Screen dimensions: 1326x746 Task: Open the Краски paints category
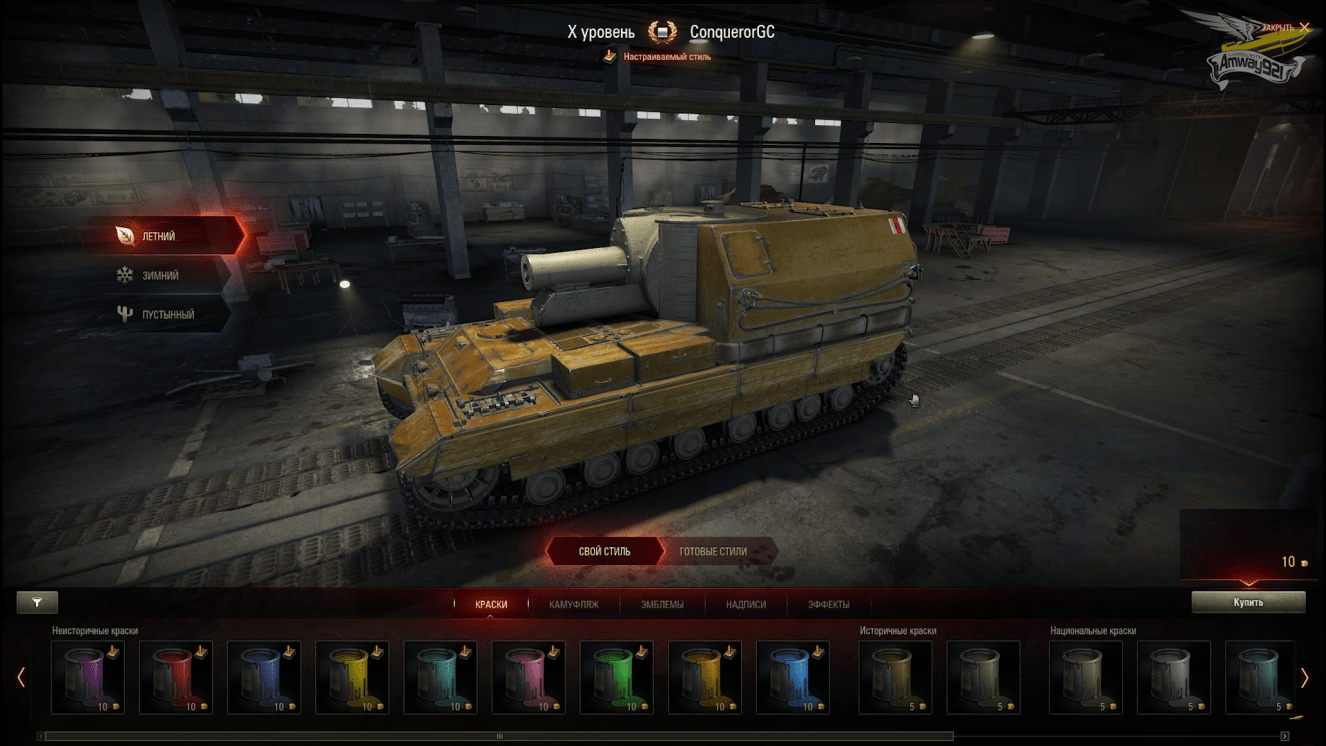491,604
